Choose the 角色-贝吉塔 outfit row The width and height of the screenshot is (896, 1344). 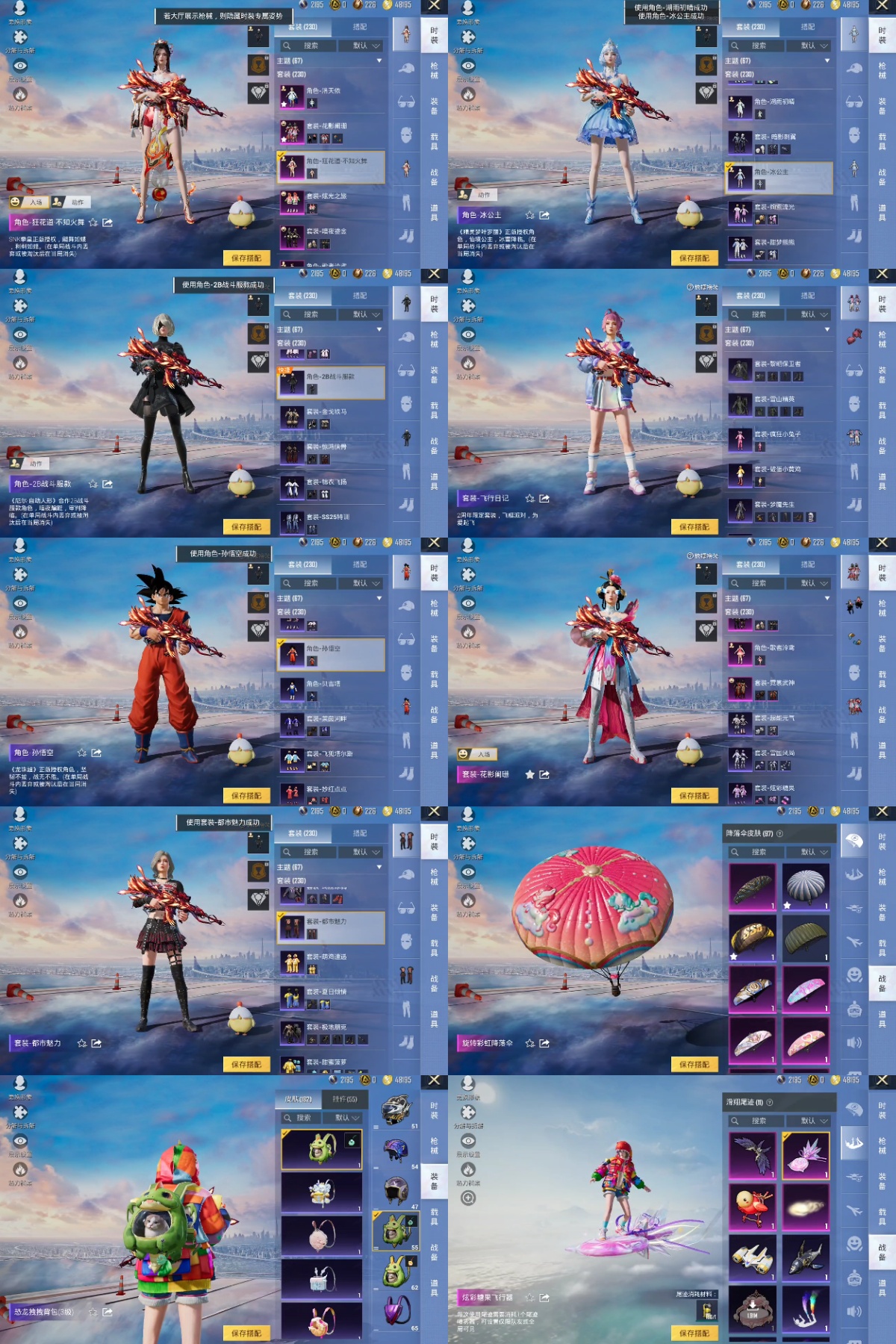coord(331,689)
